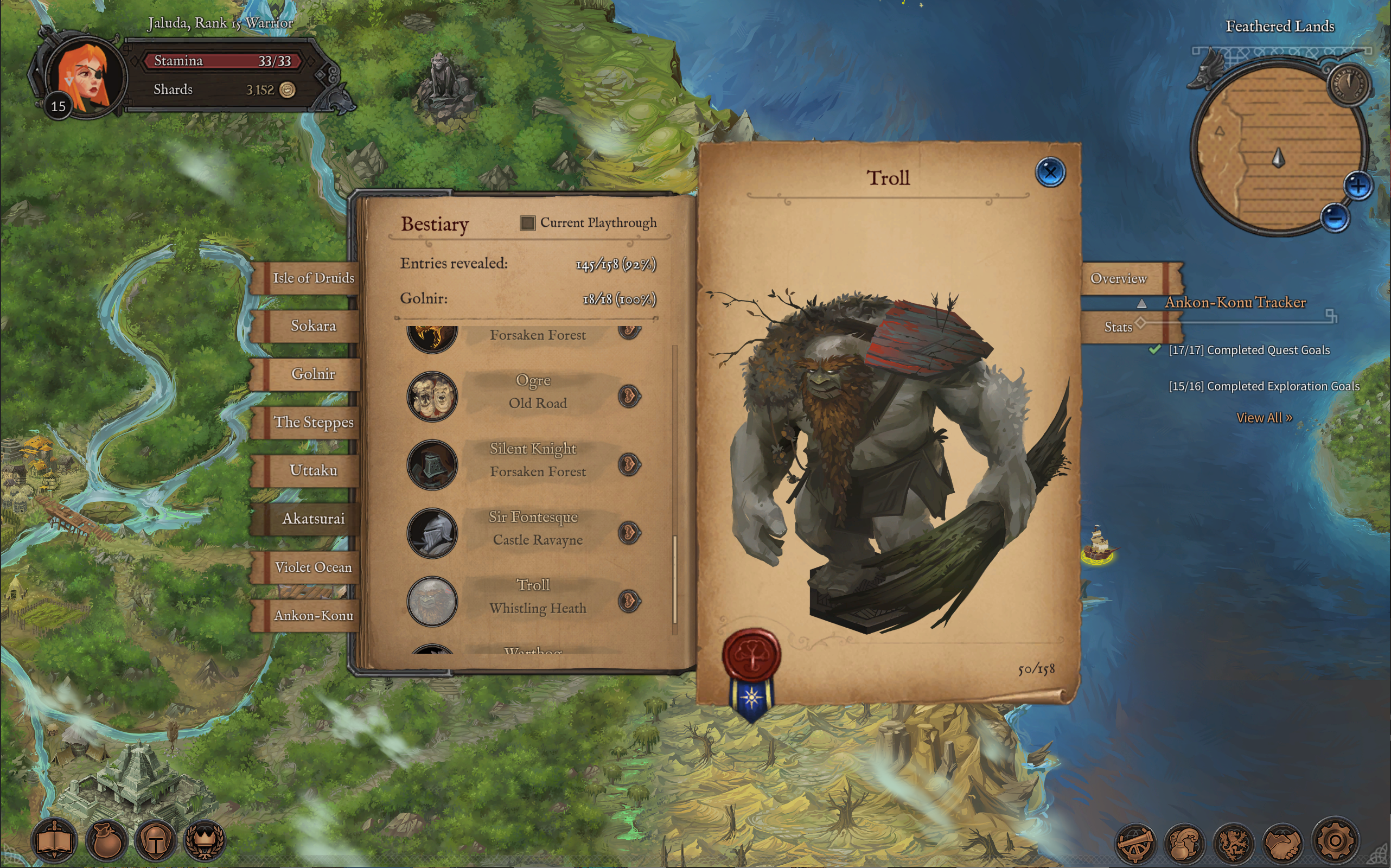
Task: Open the gear settings icon
Action: click(x=1335, y=841)
